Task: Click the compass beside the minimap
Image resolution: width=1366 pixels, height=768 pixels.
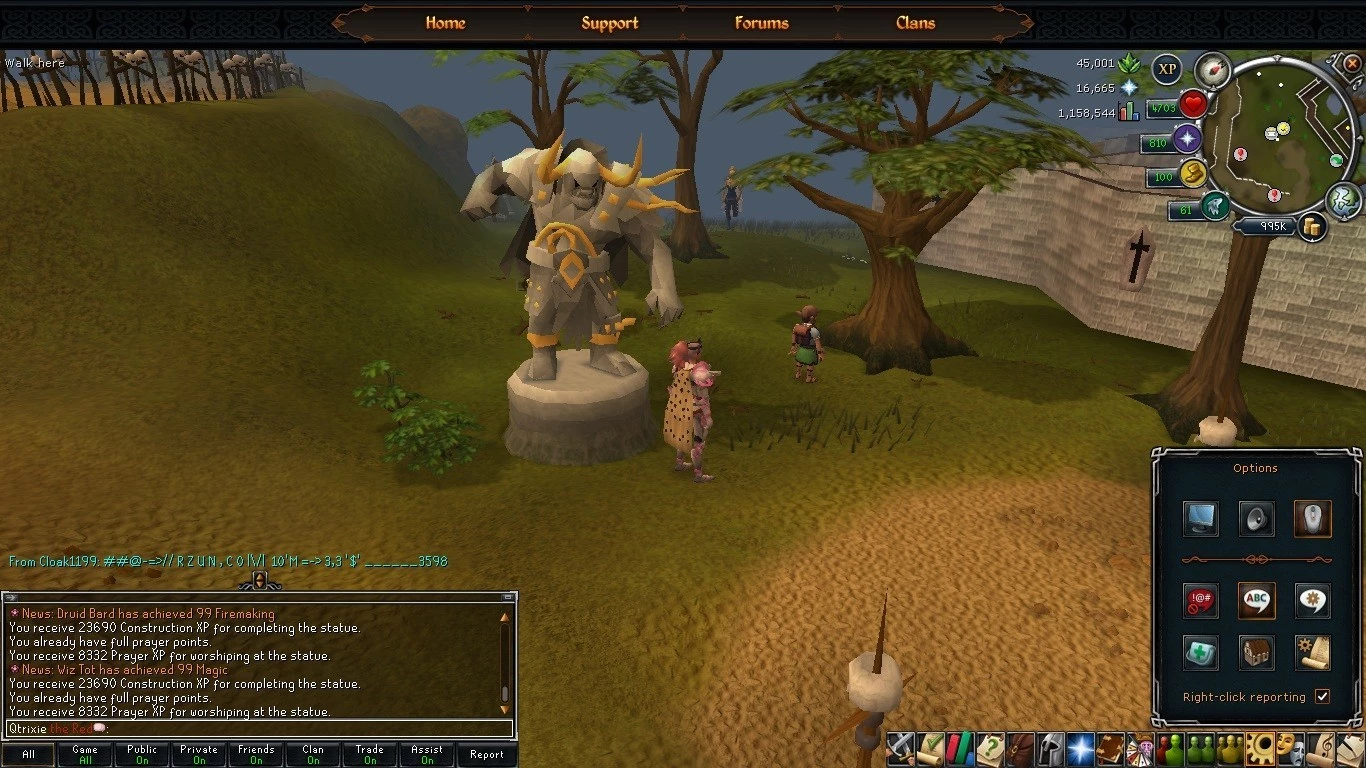Action: tap(1212, 69)
